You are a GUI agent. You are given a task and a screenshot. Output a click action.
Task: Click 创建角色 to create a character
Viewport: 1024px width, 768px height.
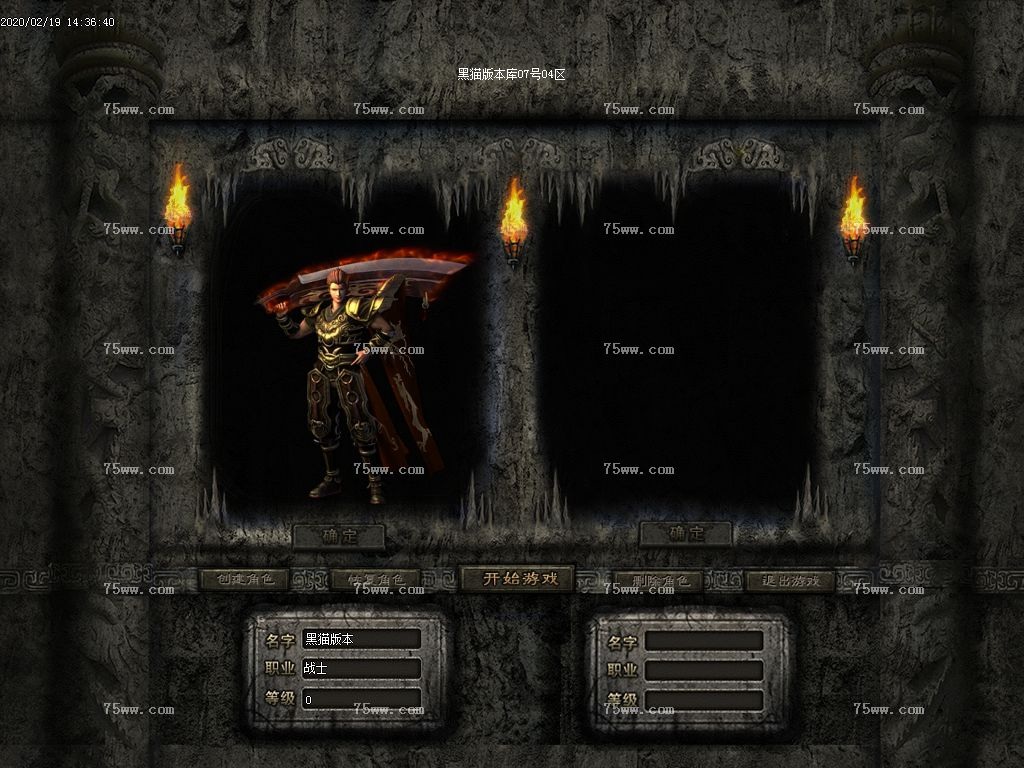coord(244,580)
